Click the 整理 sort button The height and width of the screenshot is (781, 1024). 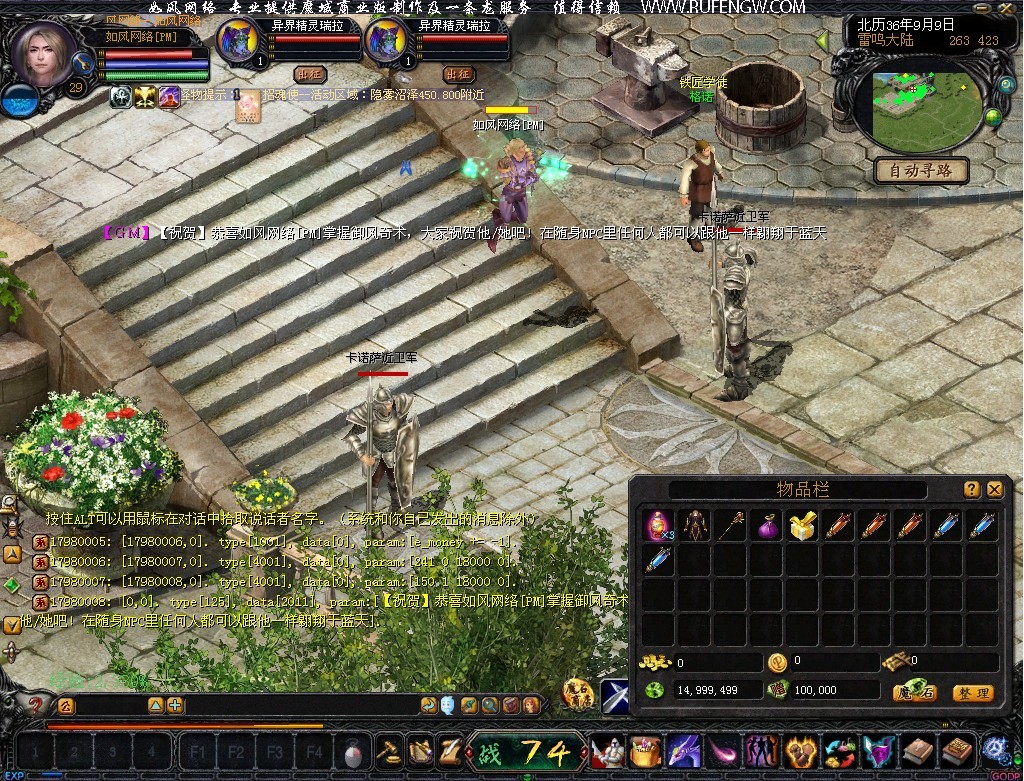pos(973,692)
